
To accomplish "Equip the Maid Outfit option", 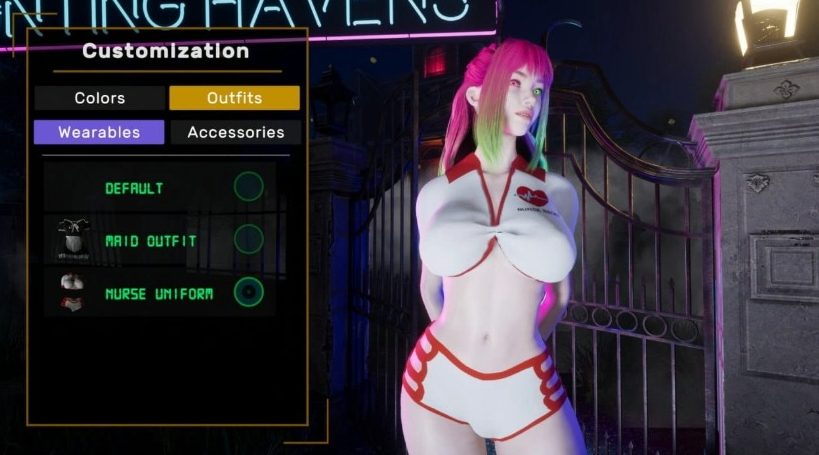I will click(x=248, y=240).
